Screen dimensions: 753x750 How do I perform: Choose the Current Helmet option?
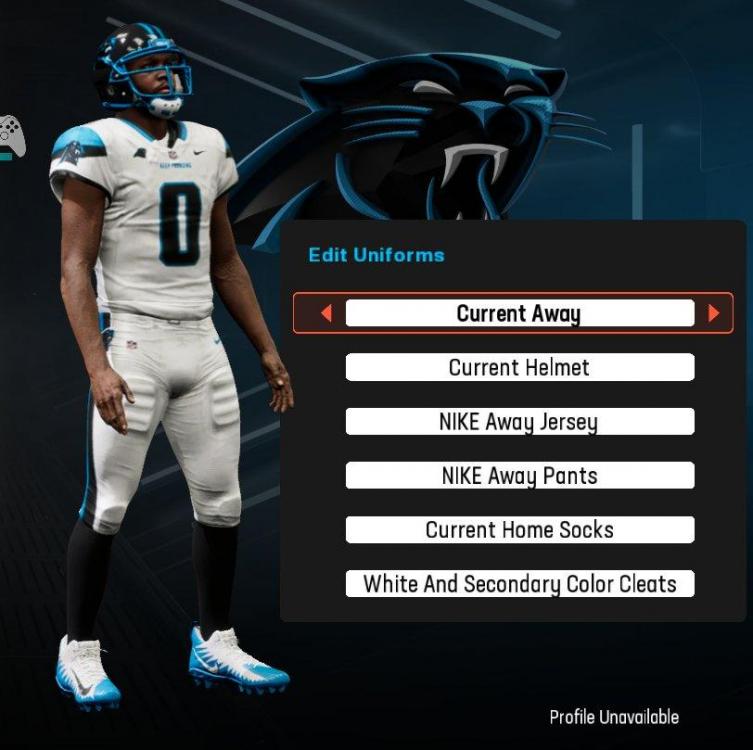pyautogui.click(x=519, y=367)
